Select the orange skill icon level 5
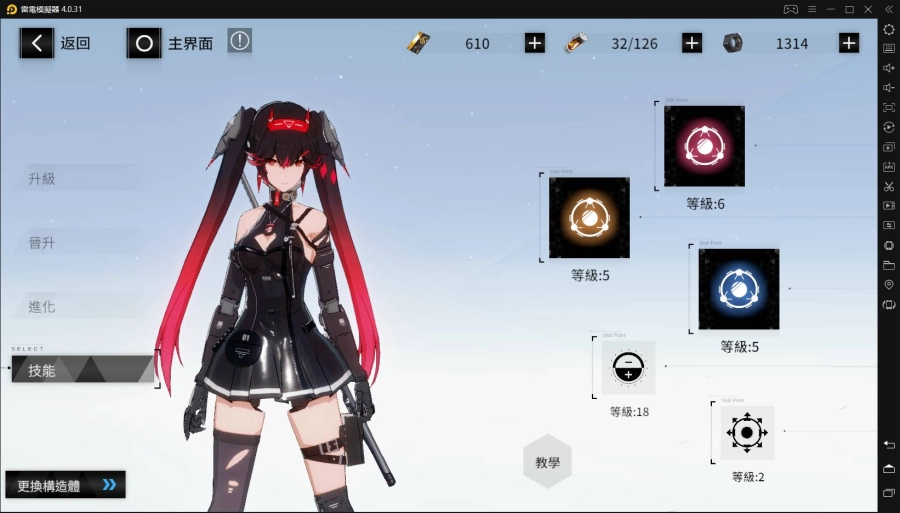 [589, 217]
